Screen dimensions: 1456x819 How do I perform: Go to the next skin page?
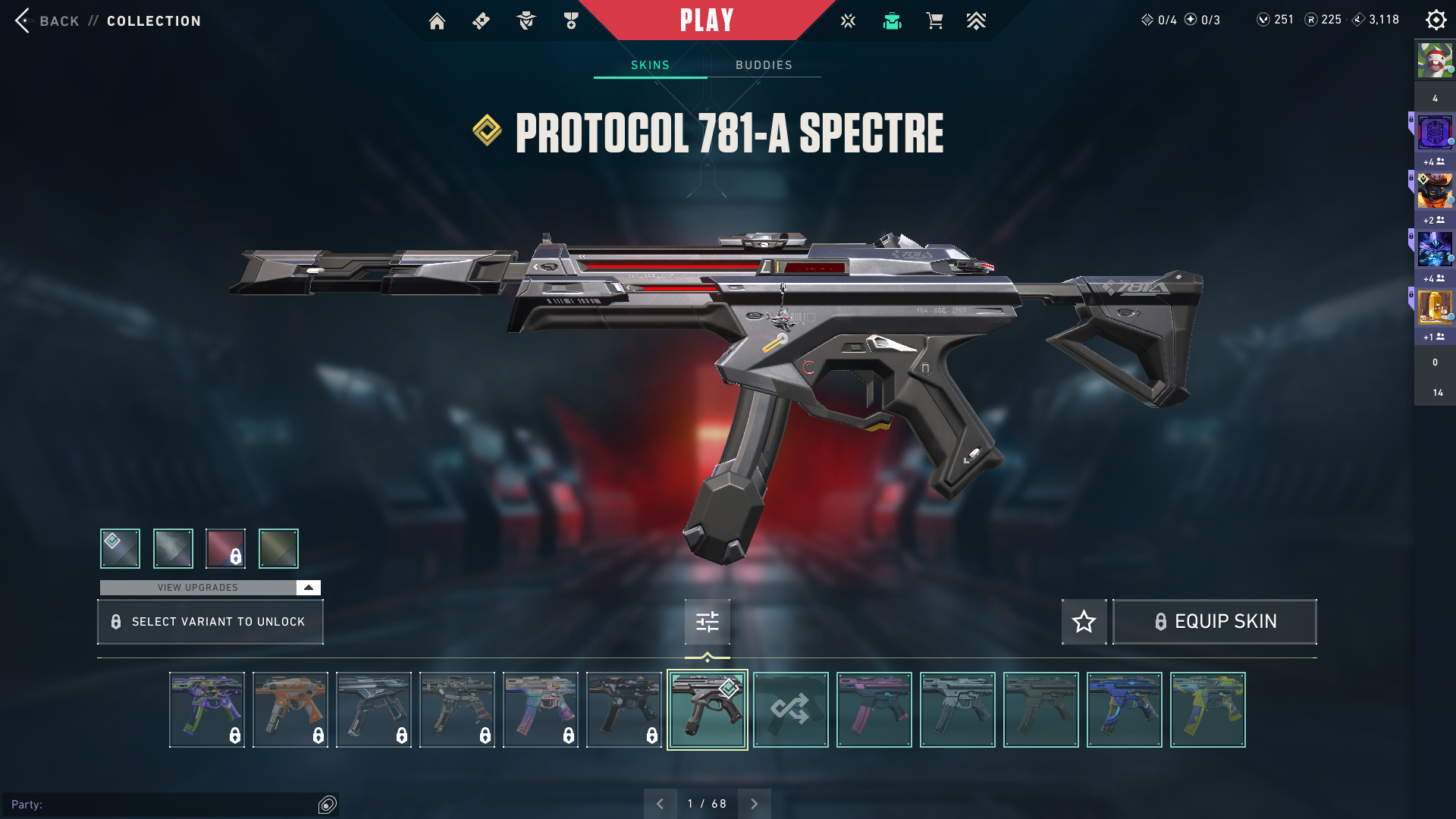click(754, 804)
